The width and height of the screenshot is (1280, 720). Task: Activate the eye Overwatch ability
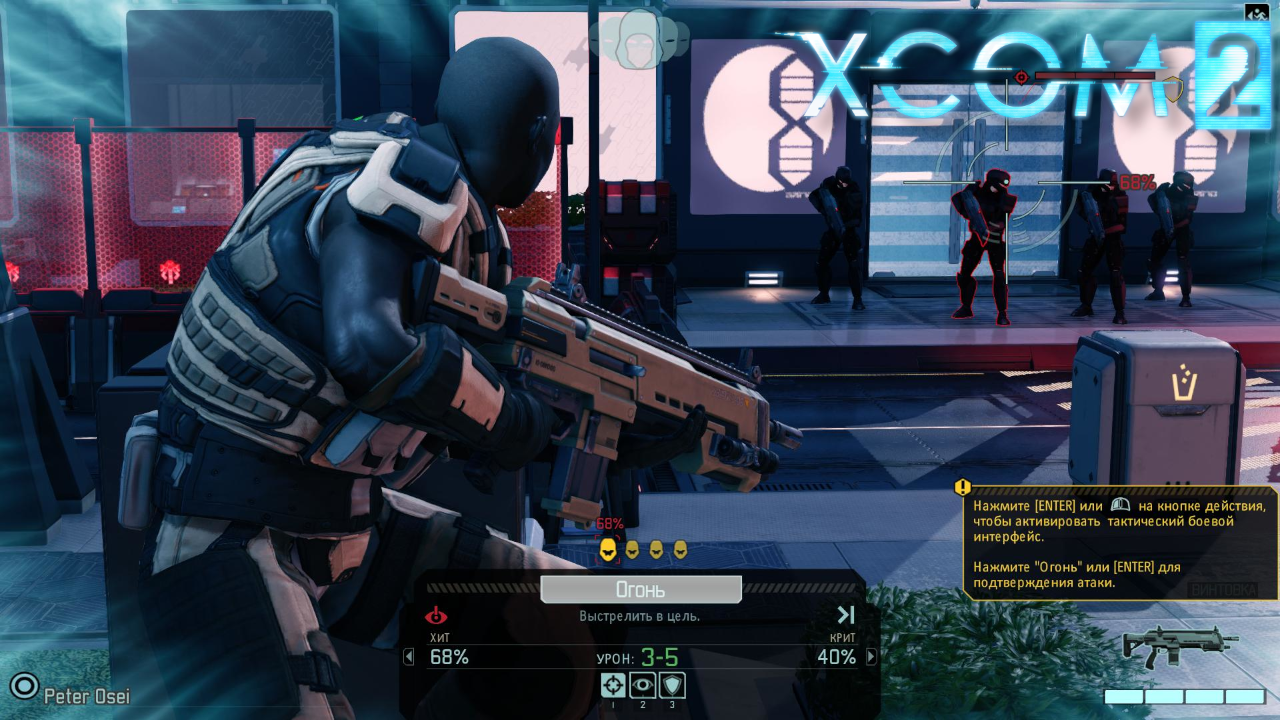tap(642, 685)
